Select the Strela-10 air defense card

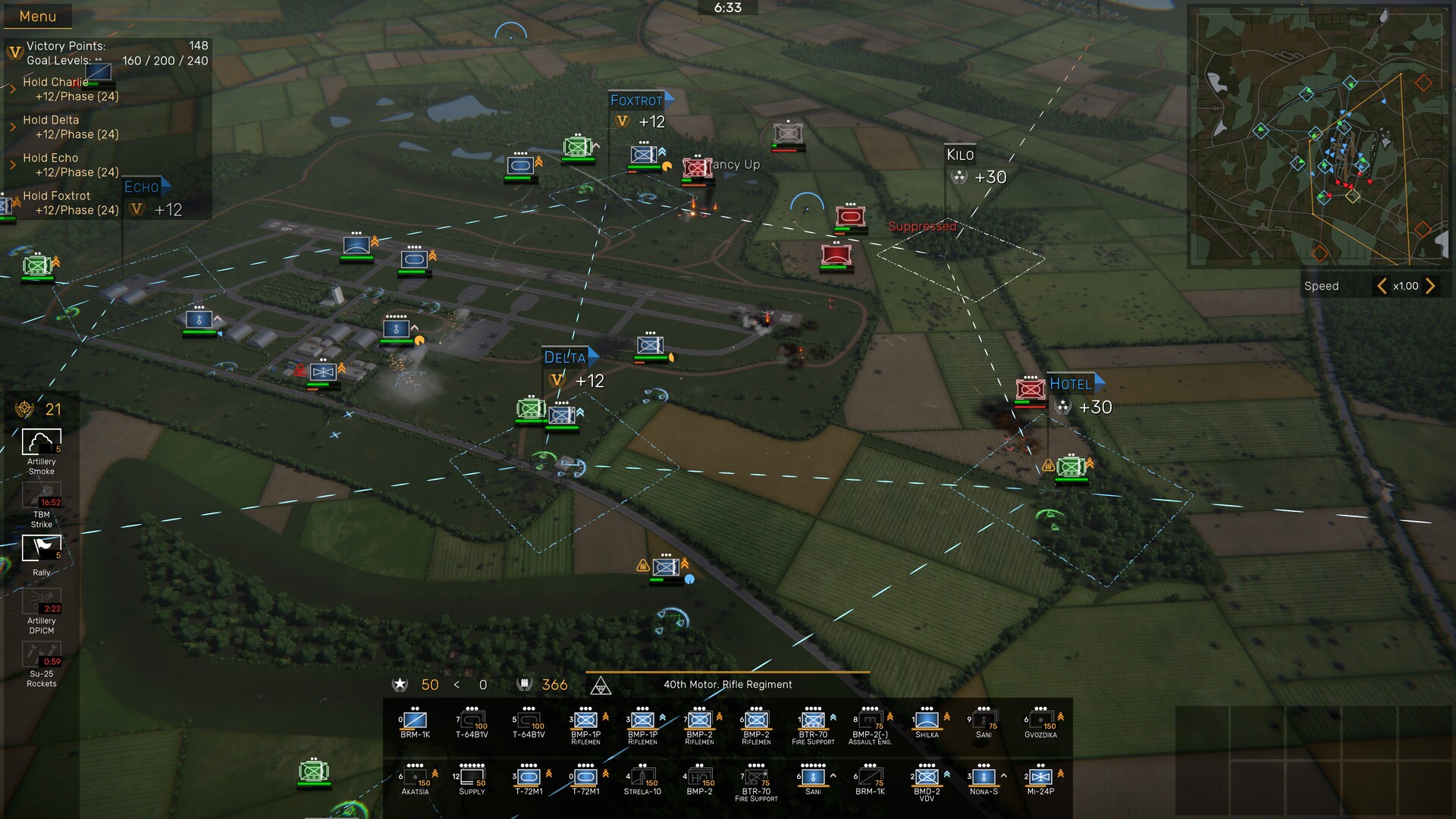tap(642, 779)
